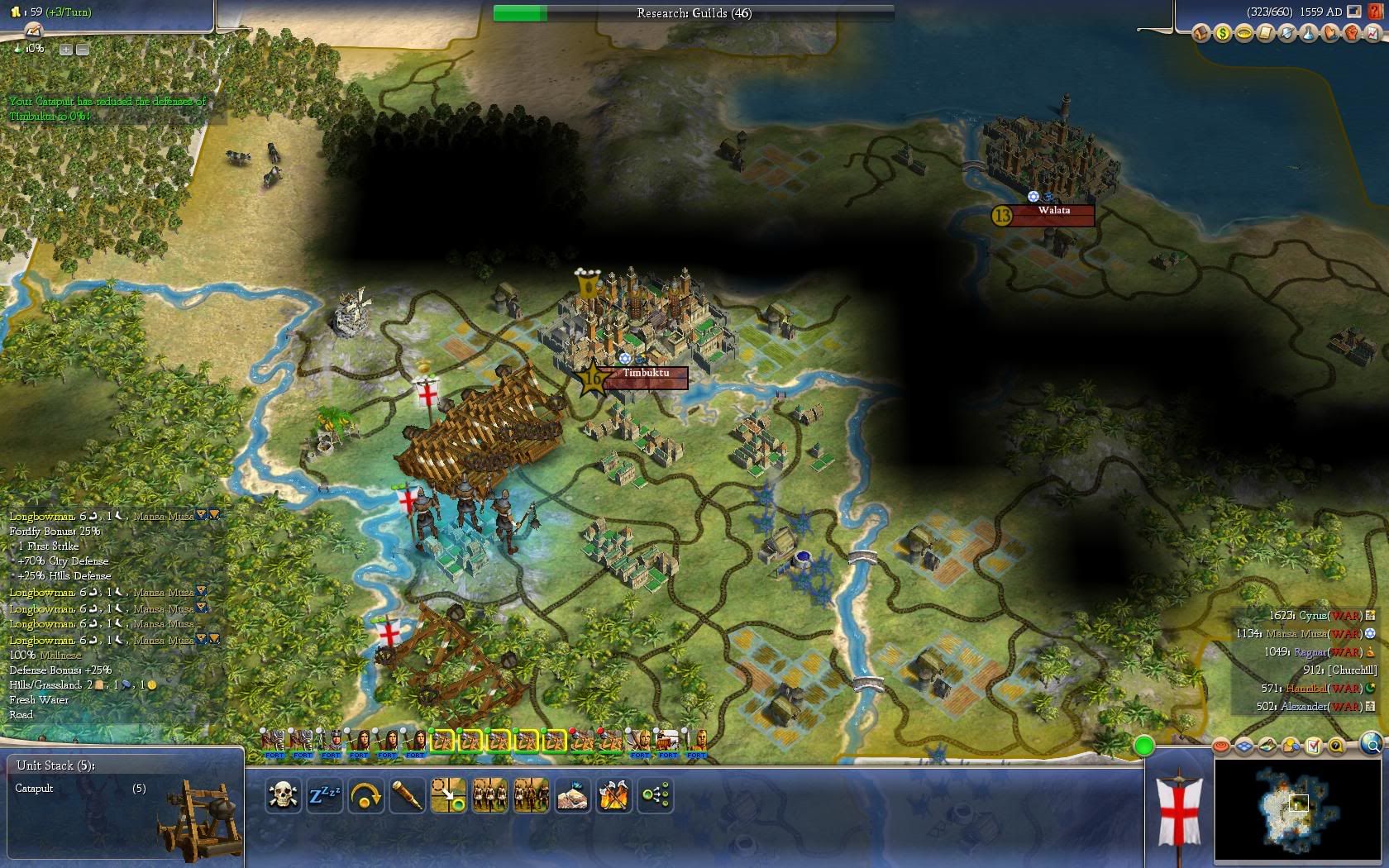
Task: Open the branching promotion arrows command
Action: [656, 795]
